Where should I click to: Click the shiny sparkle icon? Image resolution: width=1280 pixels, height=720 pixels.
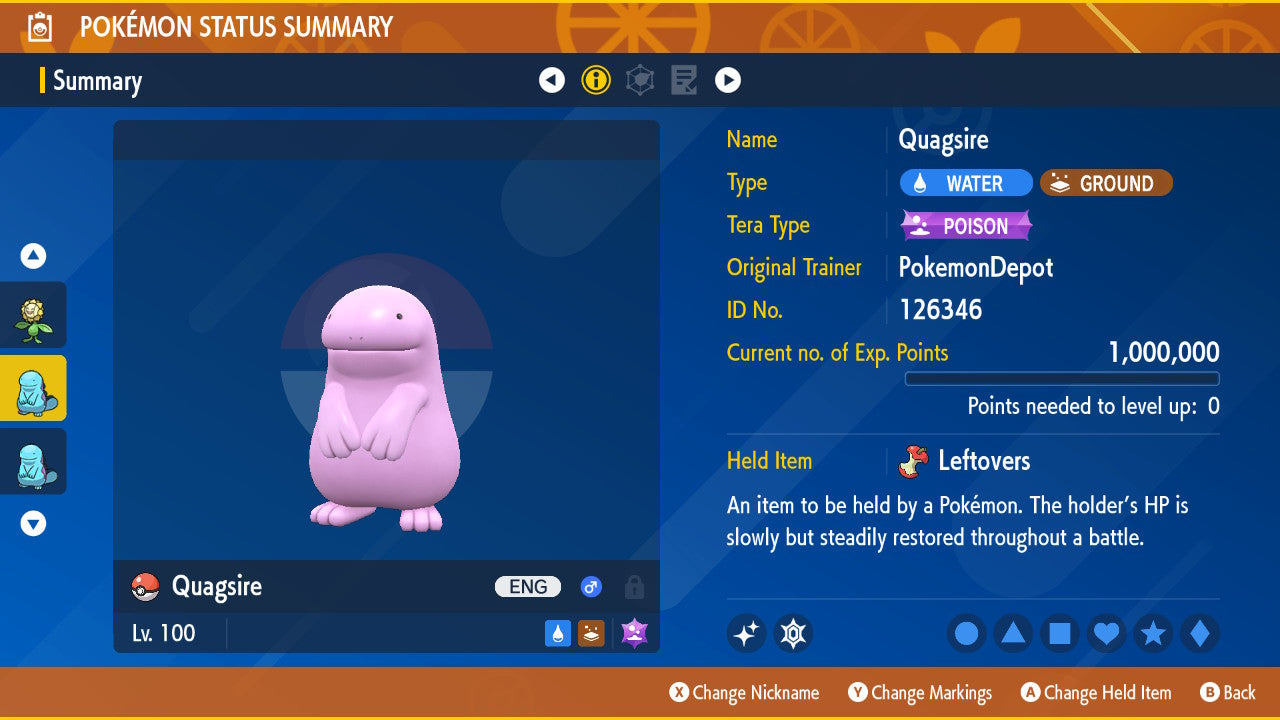click(x=746, y=634)
